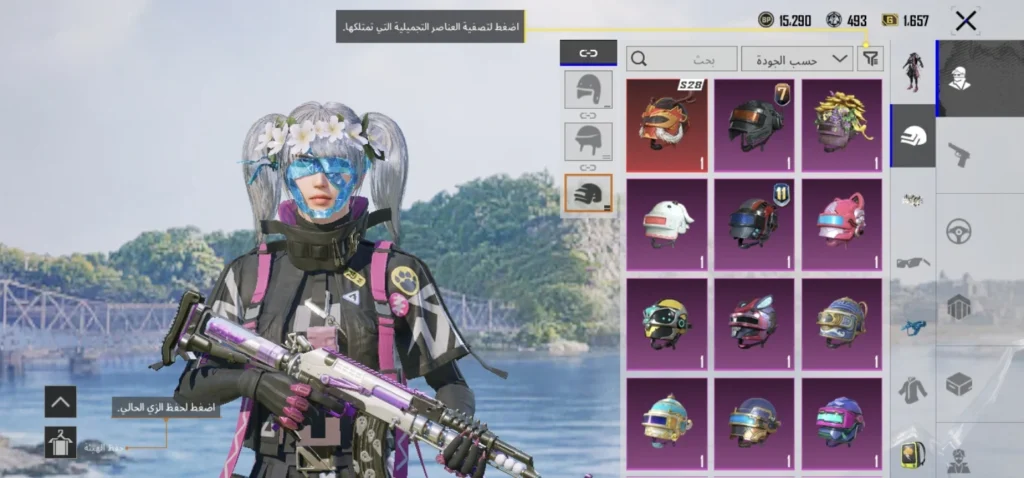Viewport: 1024px width, 478px height.
Task: Close the inventory with the X button
Action: point(965,20)
